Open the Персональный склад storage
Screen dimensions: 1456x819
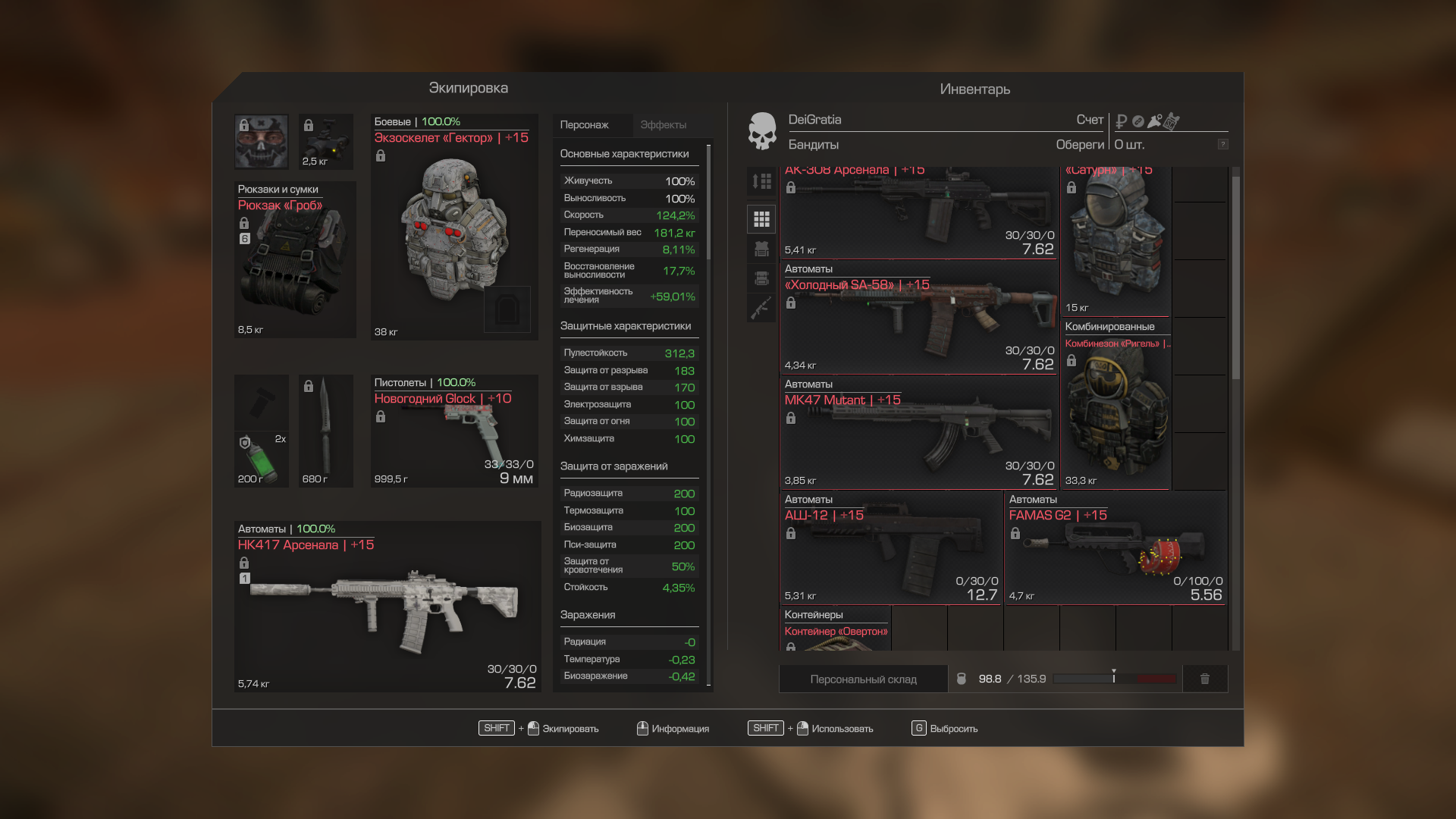click(863, 679)
